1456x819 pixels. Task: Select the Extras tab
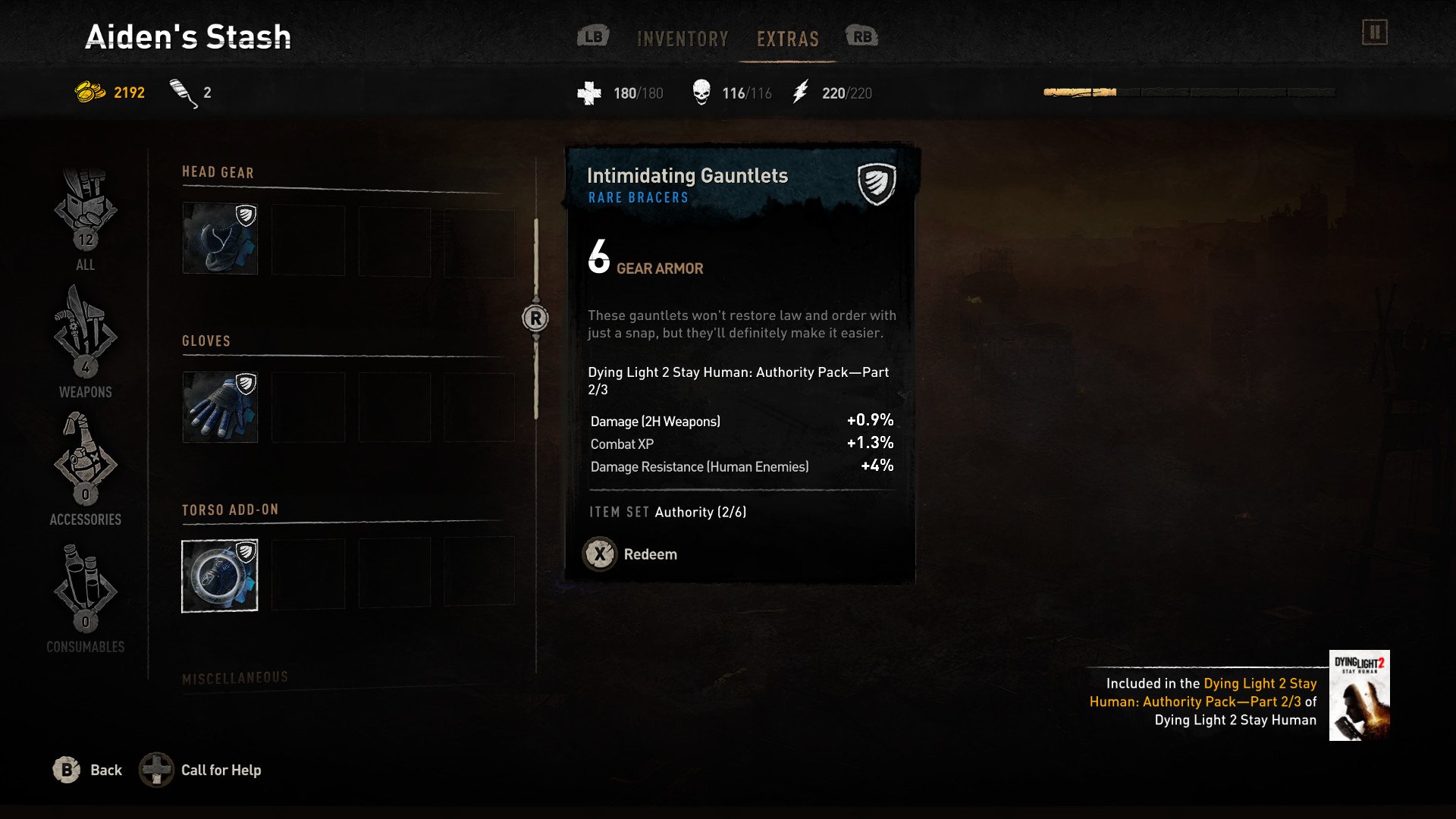788,39
